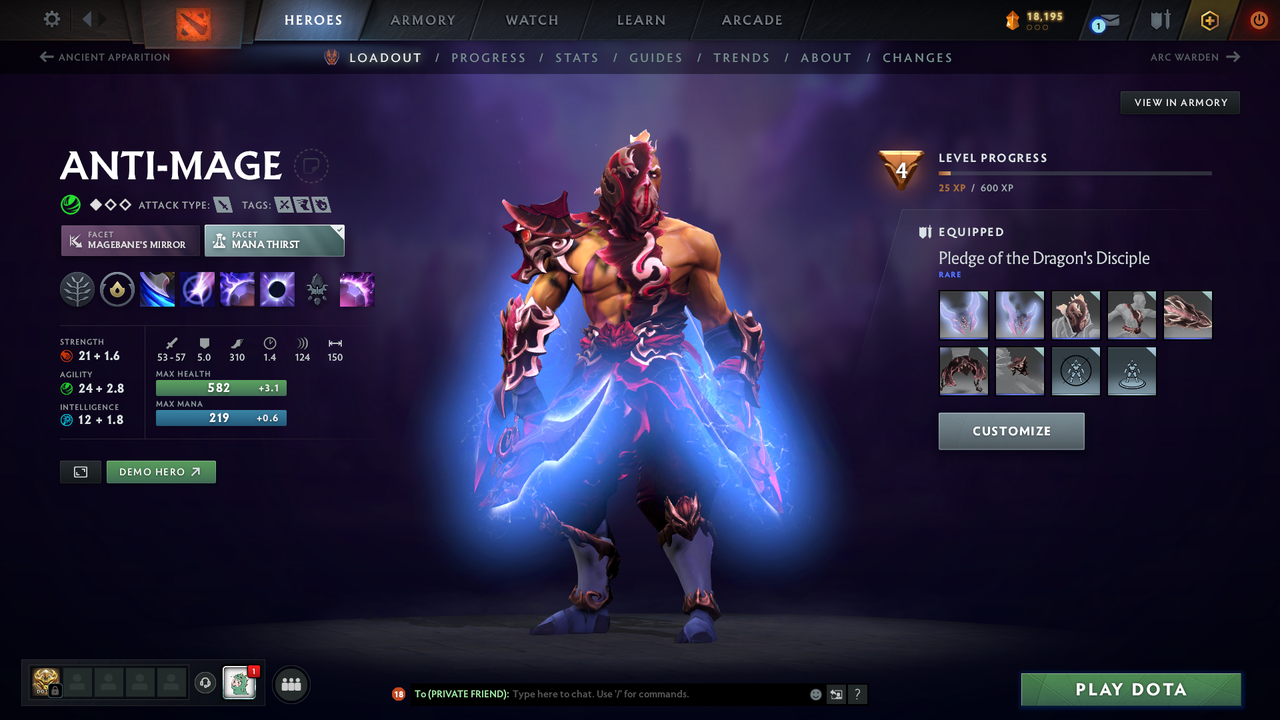
Task: Click the DEMO HERO button
Action: (x=160, y=471)
